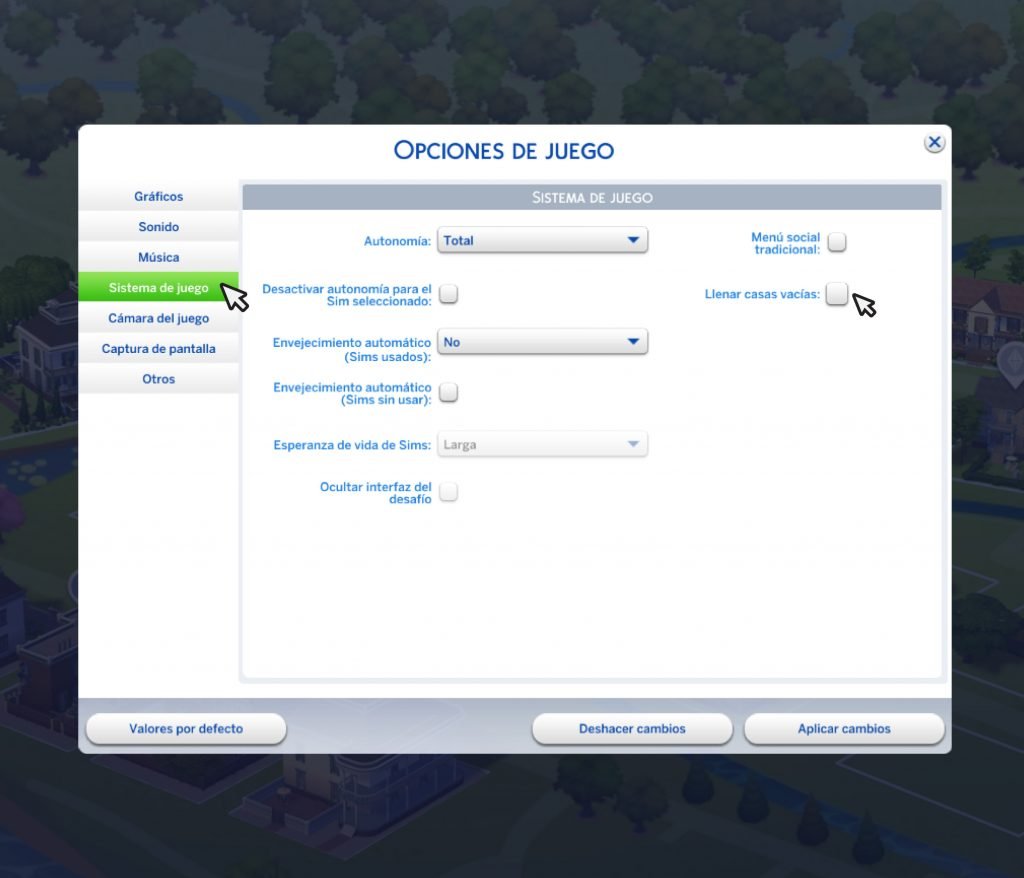Toggle Desactivar autonomía para el Sim seleccionado

tap(449, 294)
